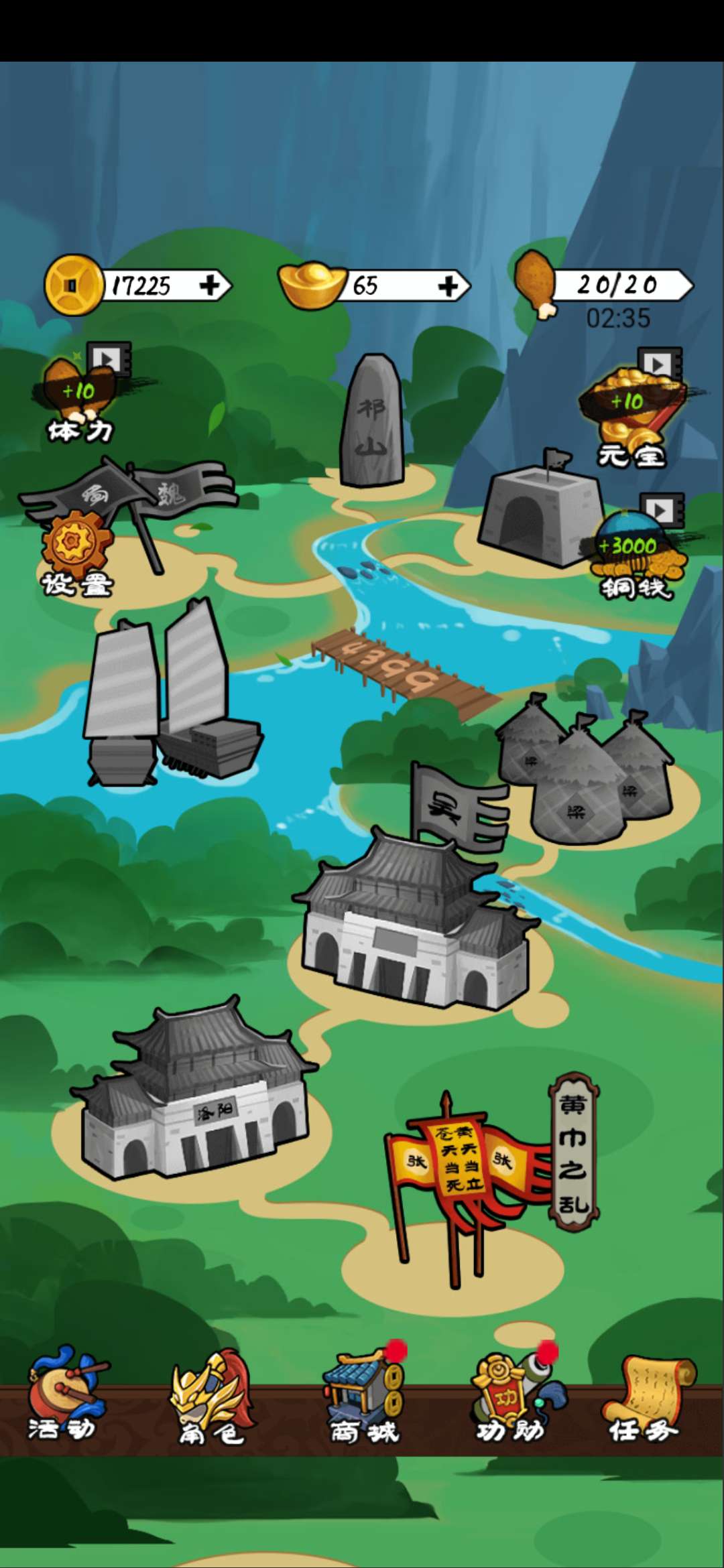724x1568 pixels.
Task: Select the locked Luoyang (洛阳) stage
Action: point(194,1099)
